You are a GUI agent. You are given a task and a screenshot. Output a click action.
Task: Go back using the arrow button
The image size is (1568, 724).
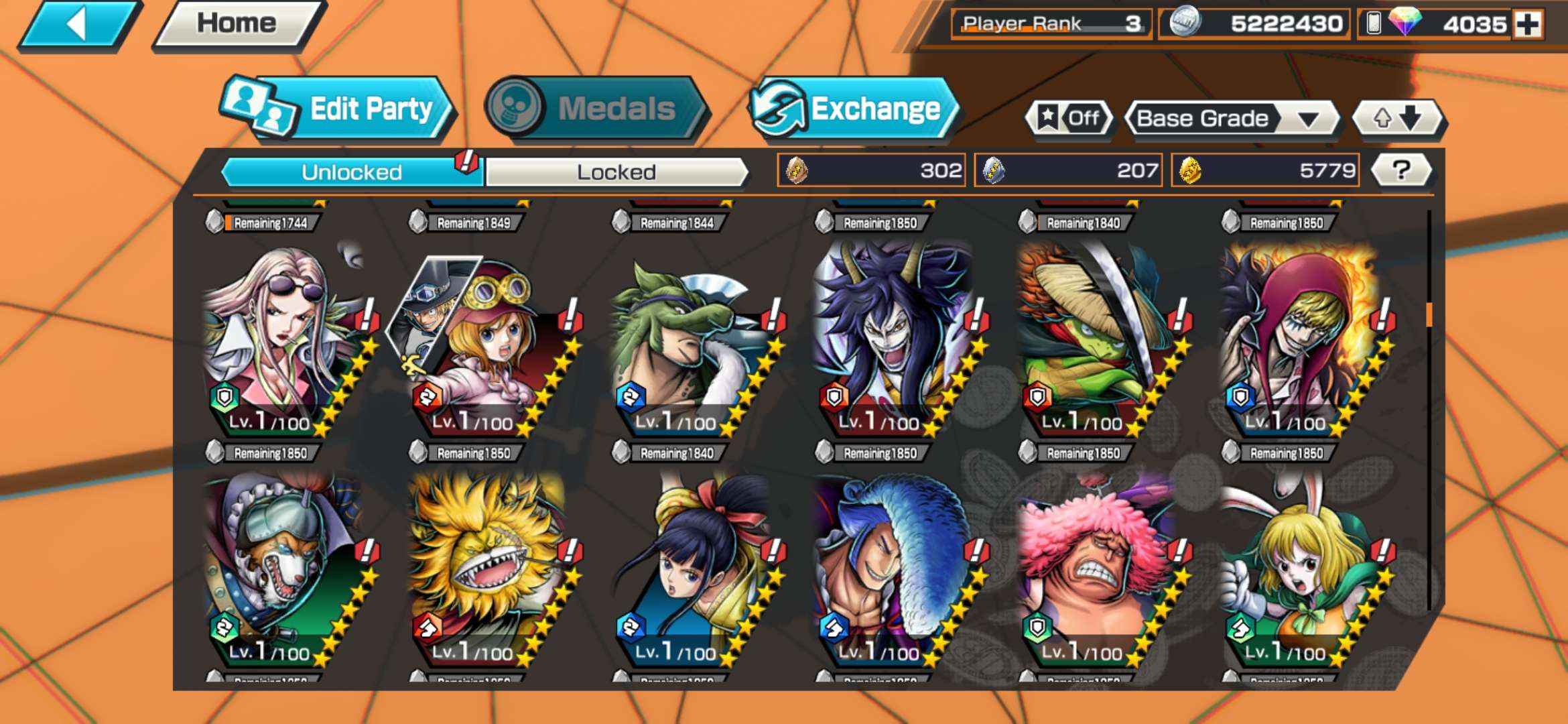click(x=79, y=25)
